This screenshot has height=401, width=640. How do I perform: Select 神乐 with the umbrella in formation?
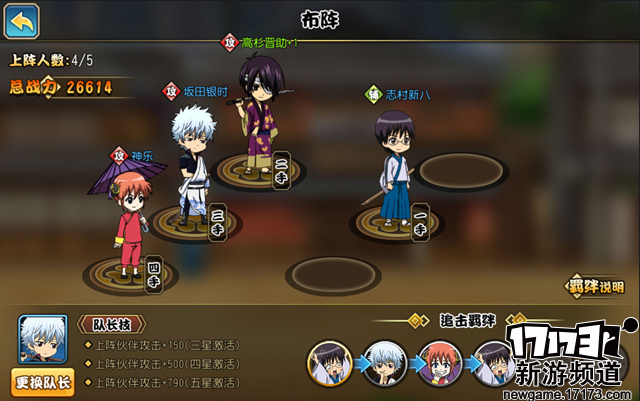click(128, 218)
